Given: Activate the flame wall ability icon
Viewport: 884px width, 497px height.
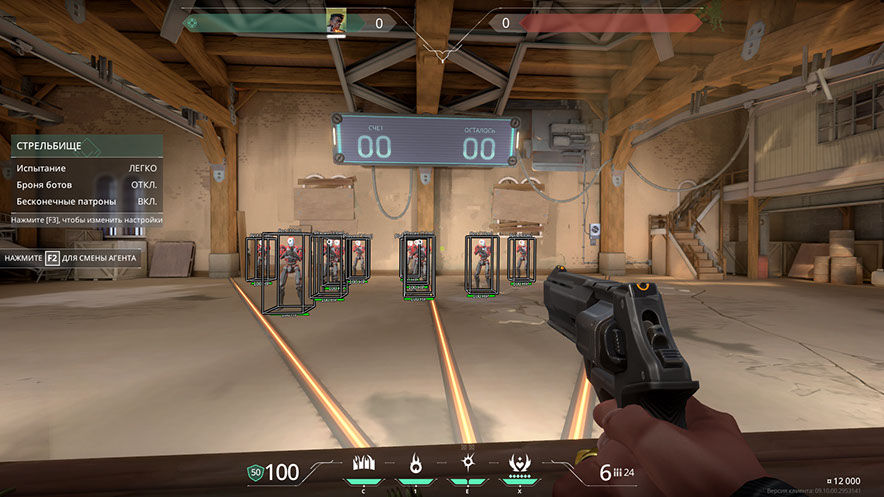Looking at the screenshot, I should pyautogui.click(x=364, y=464).
